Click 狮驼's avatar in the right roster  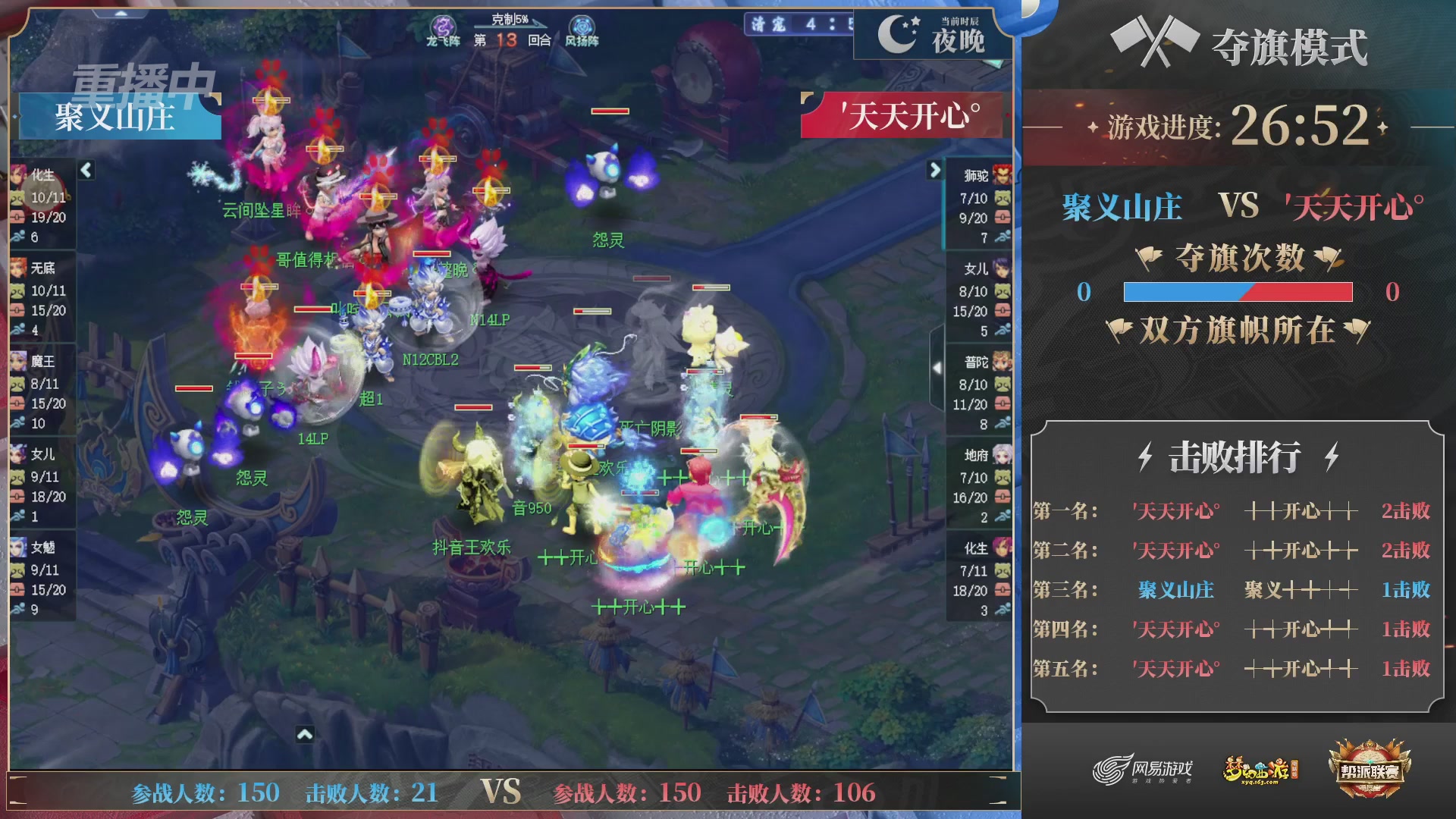pos(1003,173)
